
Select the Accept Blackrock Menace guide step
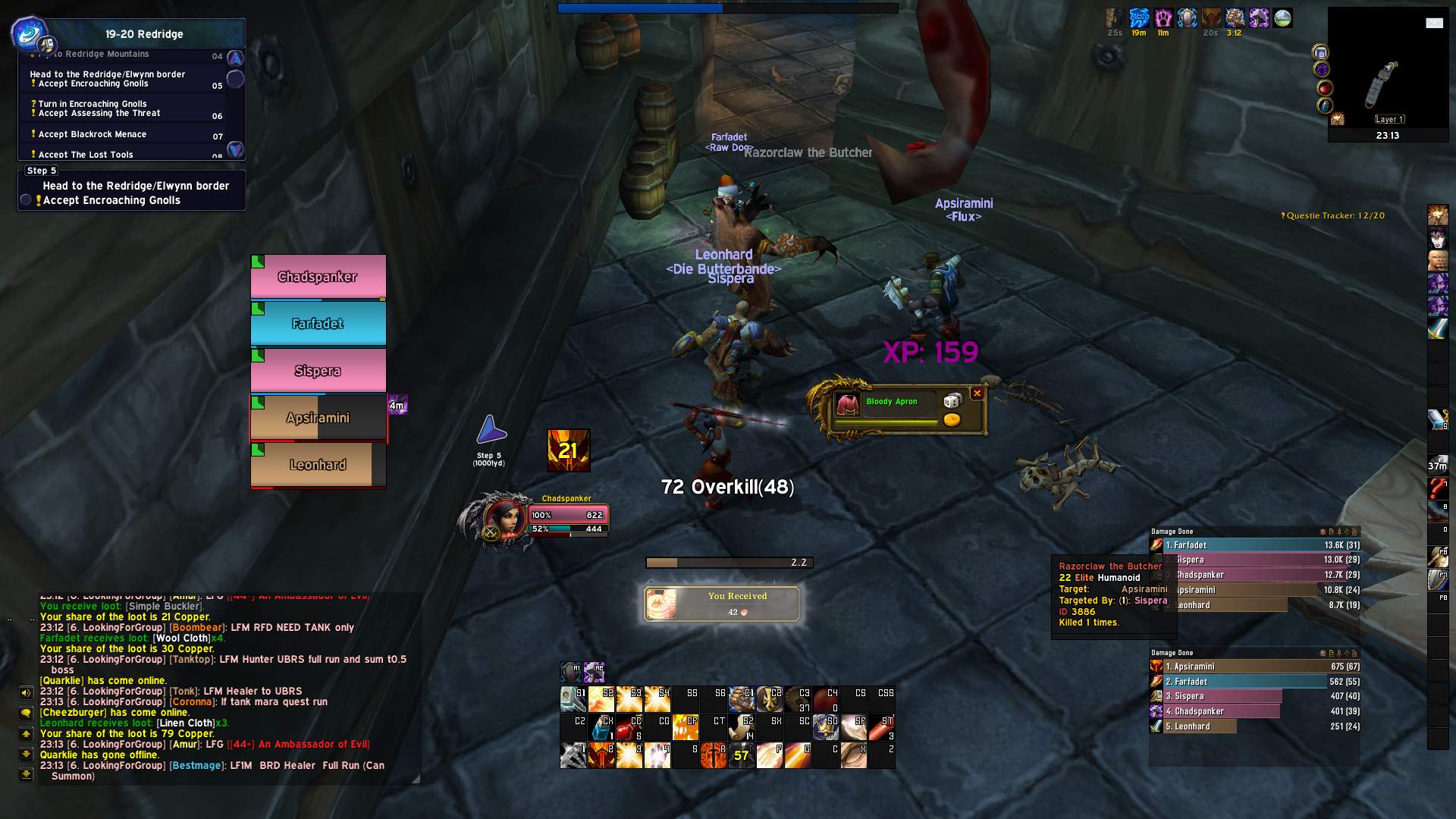point(93,134)
